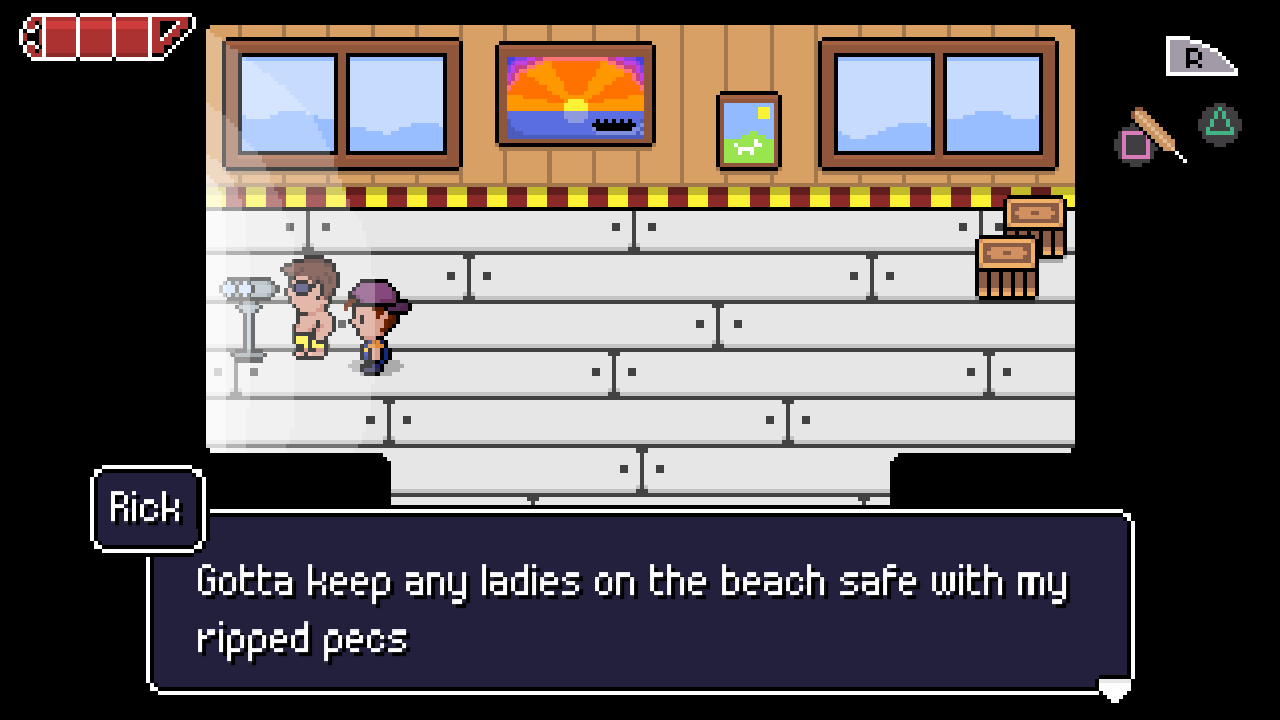Select the Rick name tab above the dialogue

[146, 508]
